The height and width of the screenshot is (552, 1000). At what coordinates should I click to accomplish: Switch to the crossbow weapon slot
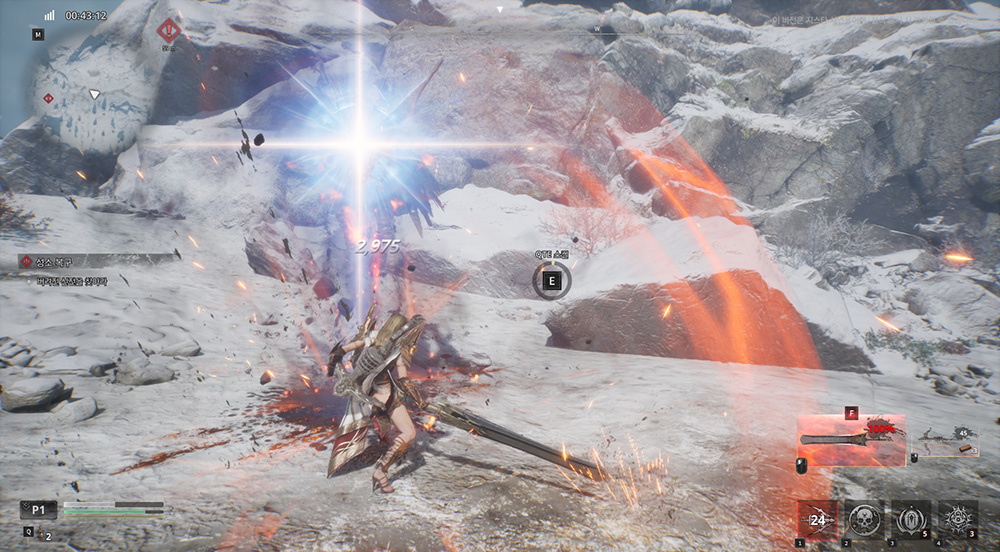[x=944, y=441]
